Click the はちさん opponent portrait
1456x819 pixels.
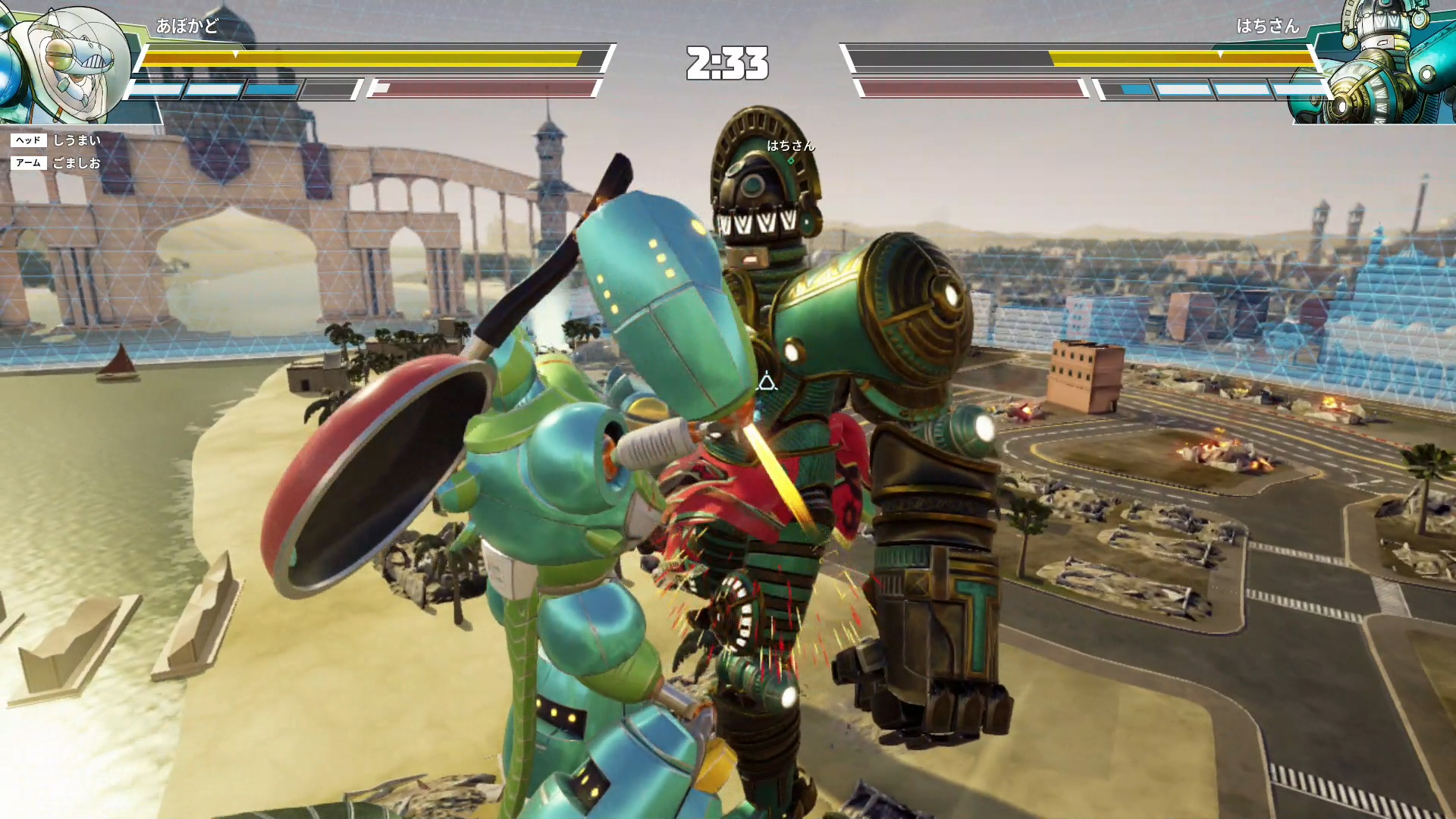(1382, 62)
